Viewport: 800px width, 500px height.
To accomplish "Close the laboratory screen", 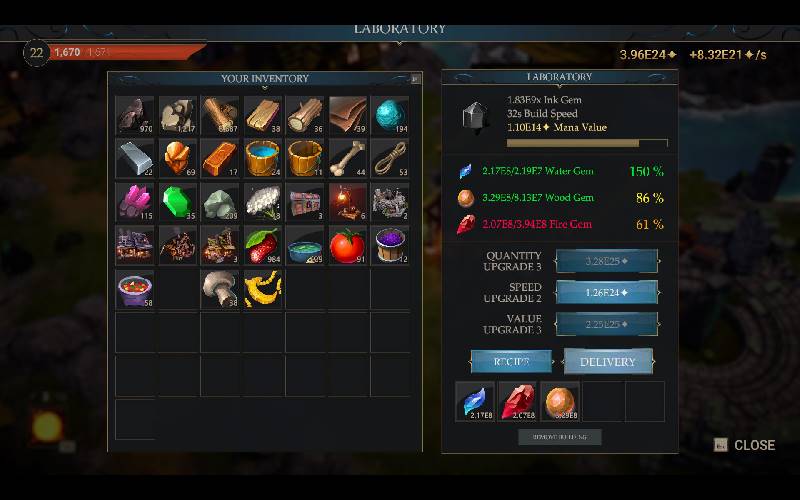I will 745,445.
